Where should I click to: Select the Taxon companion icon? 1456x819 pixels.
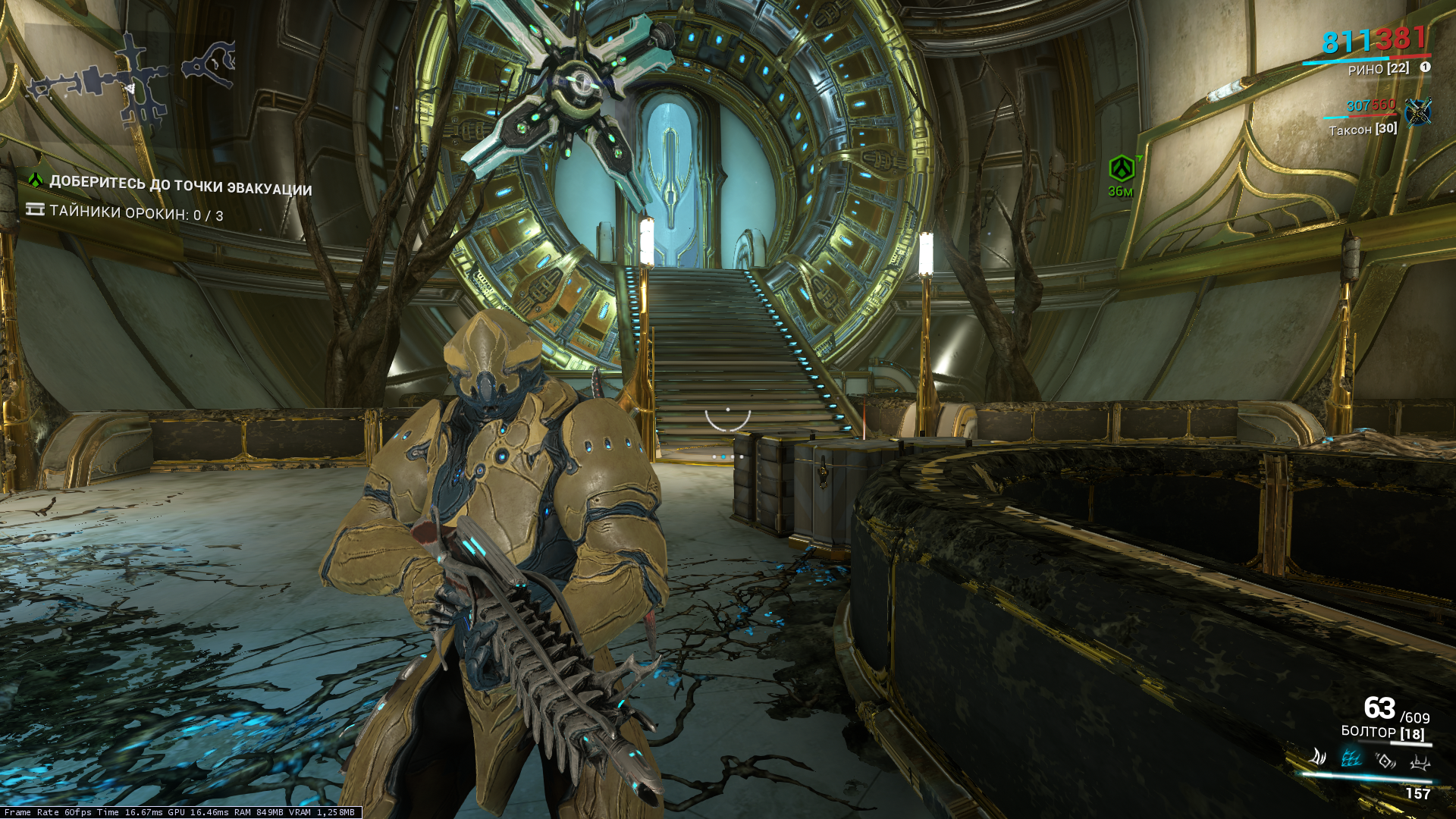[1417, 112]
